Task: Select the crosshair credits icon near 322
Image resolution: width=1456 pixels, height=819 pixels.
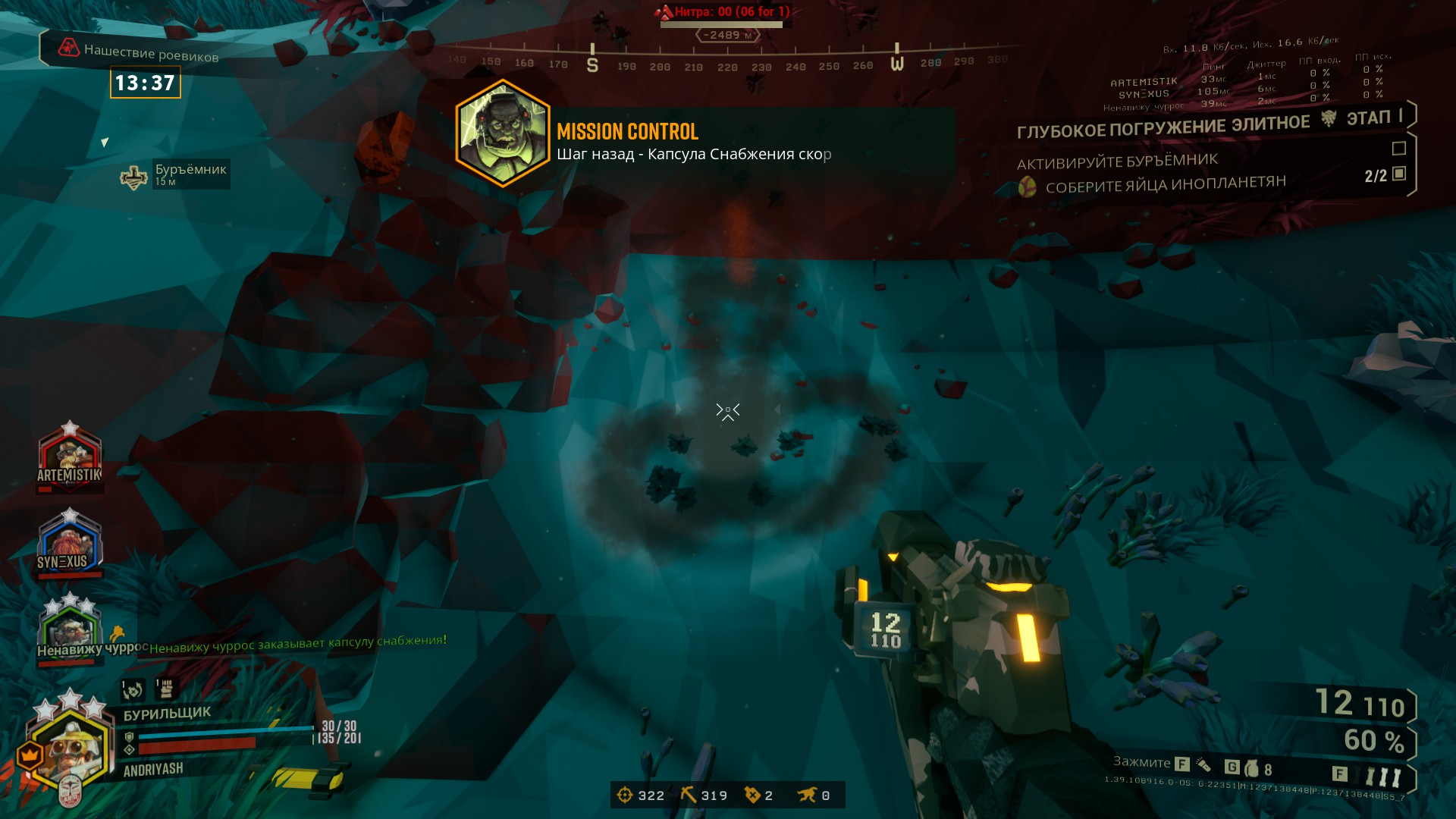Action: [625, 795]
